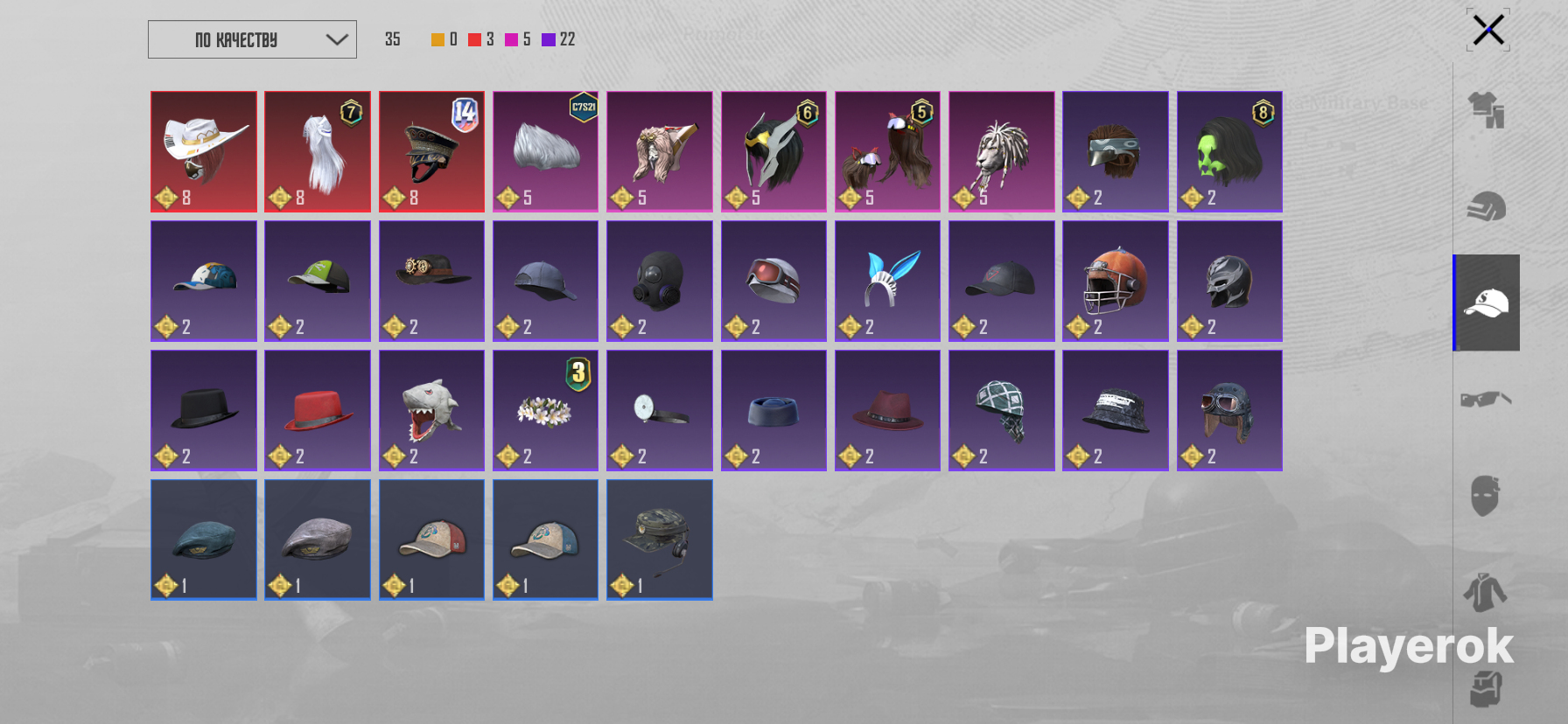Open the jacket category tab

click(x=1486, y=592)
